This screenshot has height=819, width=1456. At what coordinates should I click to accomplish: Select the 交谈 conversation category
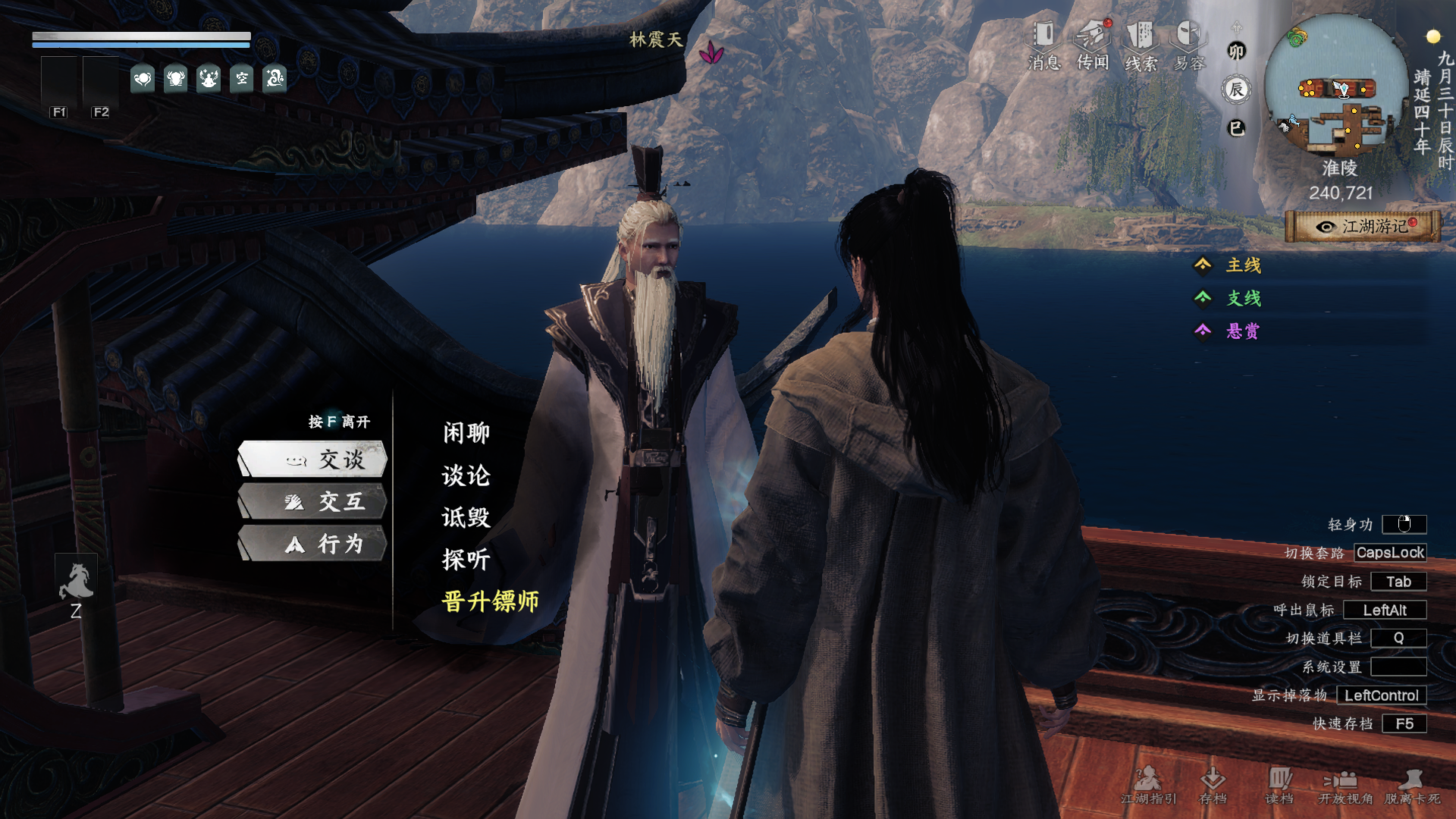314,460
